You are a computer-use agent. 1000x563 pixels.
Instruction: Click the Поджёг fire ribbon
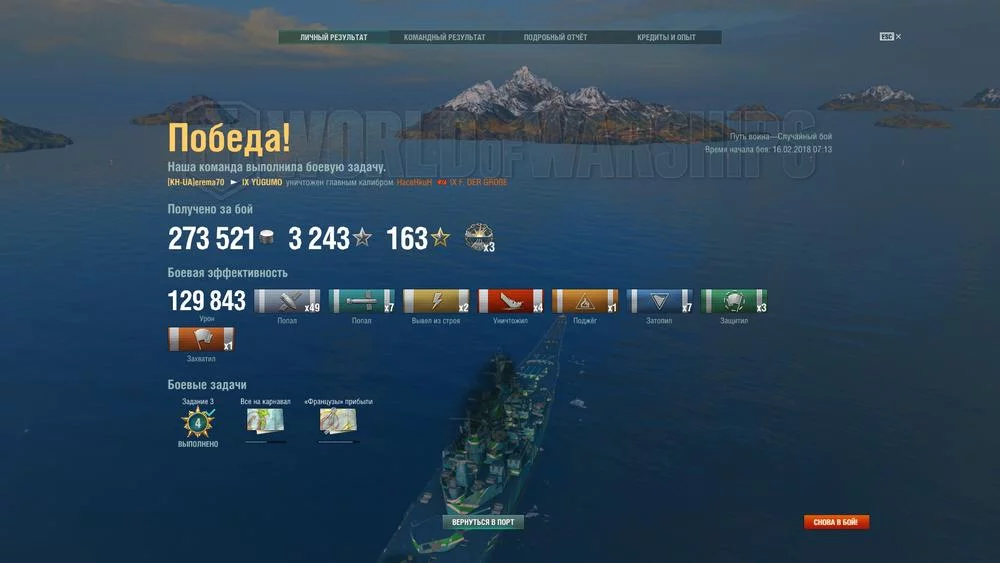coord(585,302)
